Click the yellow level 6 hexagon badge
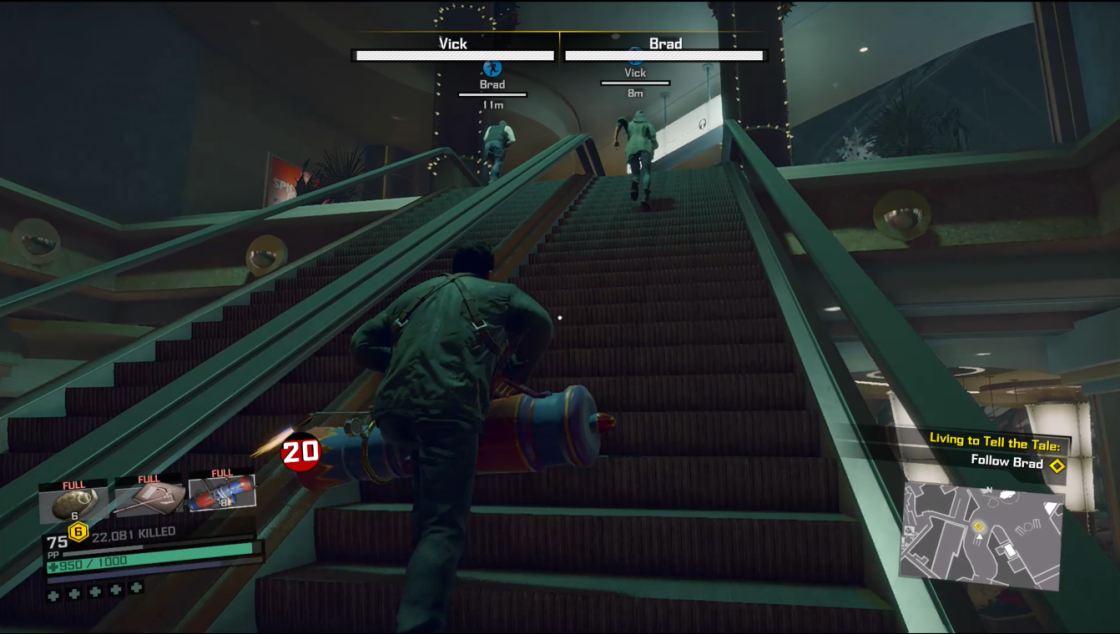 point(77,531)
